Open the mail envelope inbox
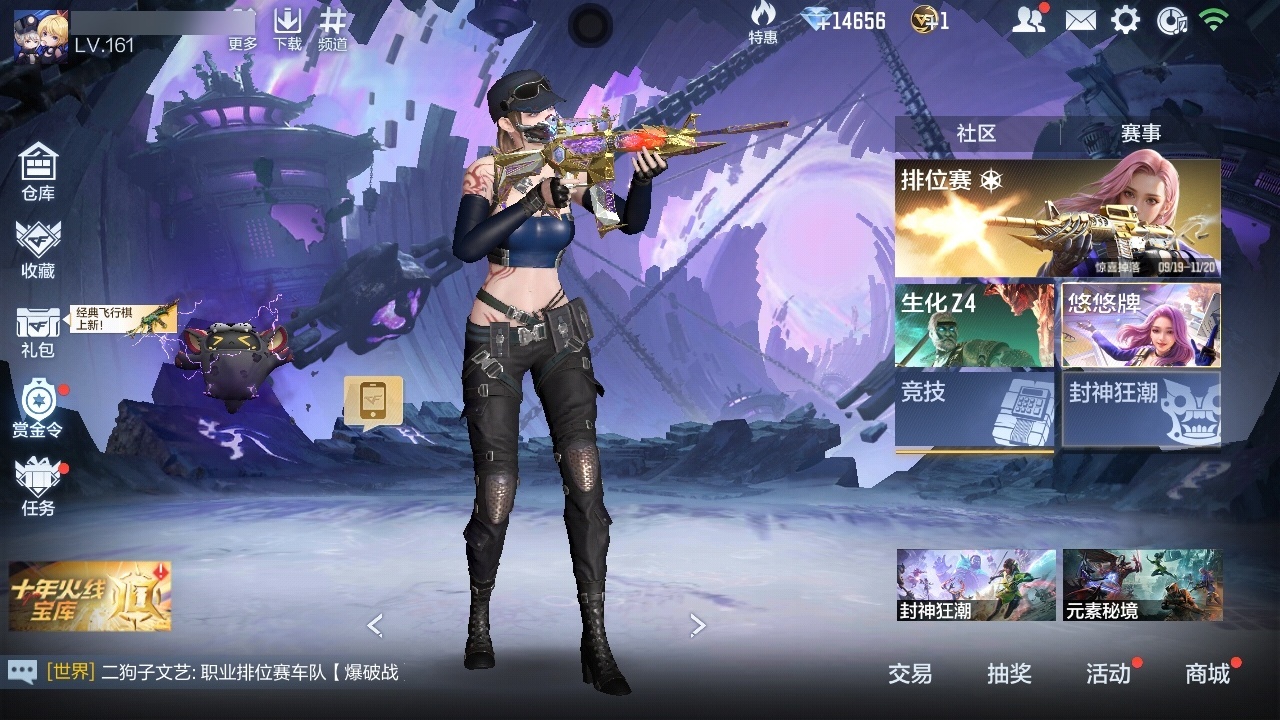The image size is (1280, 720). pyautogui.click(x=1080, y=20)
